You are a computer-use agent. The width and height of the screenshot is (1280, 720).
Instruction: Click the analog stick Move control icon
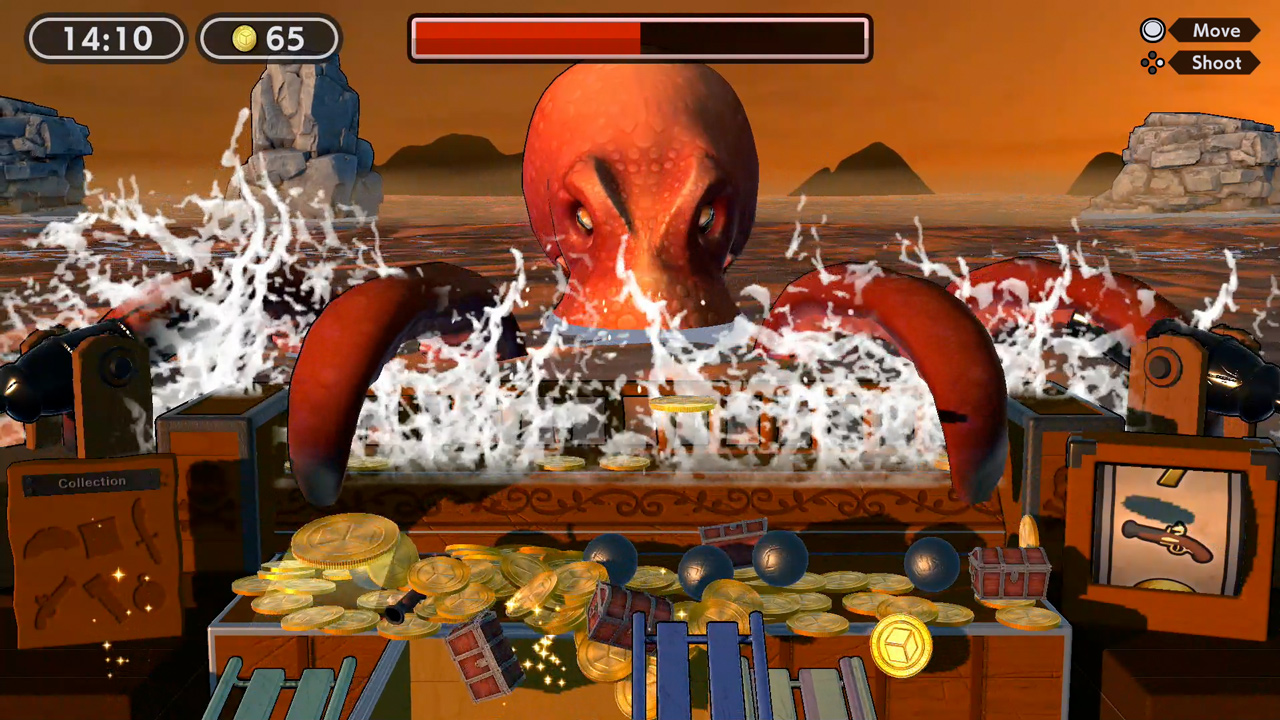point(1152,31)
